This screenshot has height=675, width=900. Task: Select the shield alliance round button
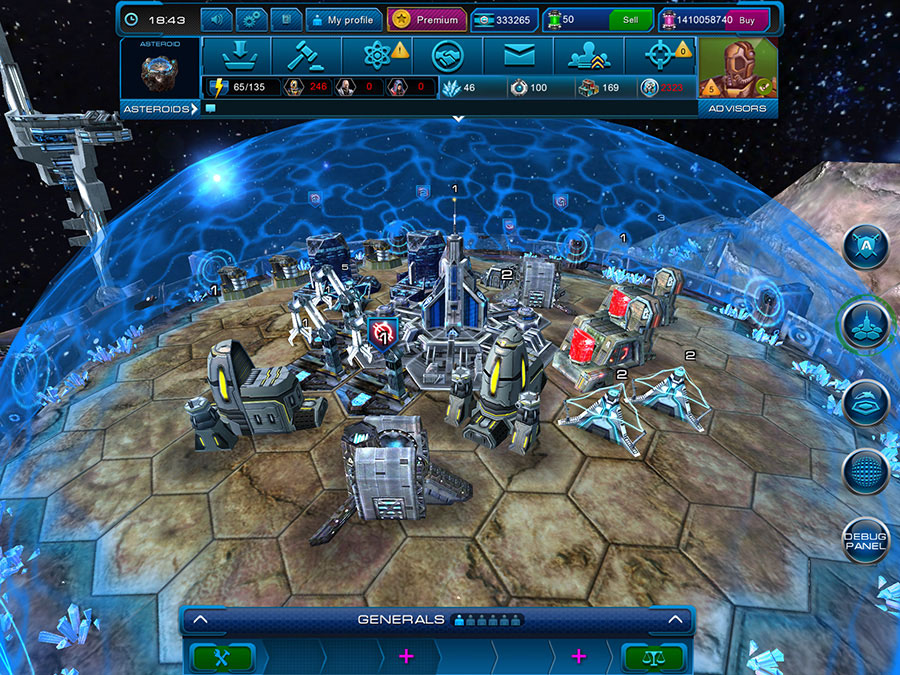865,247
